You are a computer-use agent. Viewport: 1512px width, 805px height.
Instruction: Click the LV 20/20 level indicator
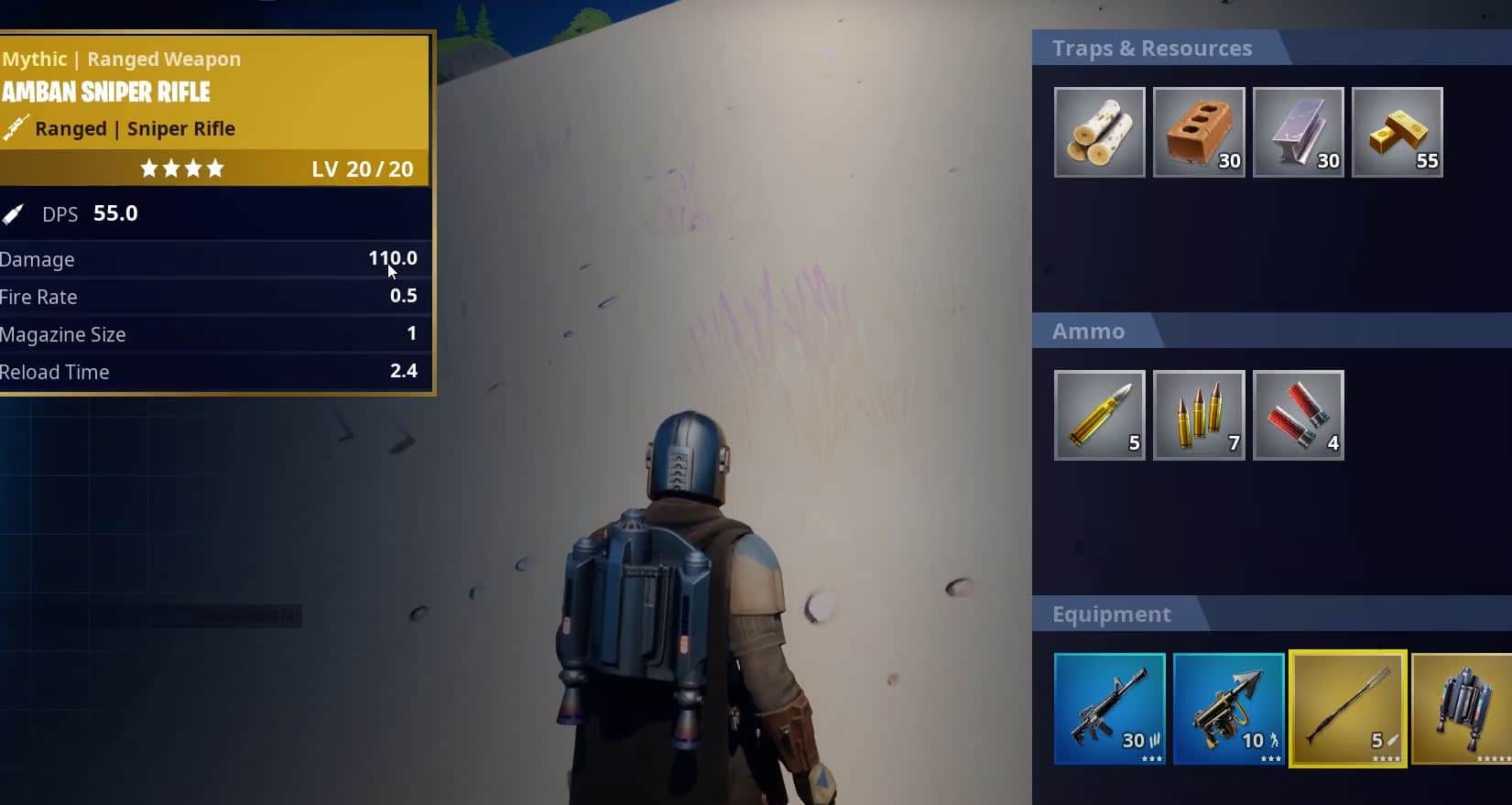361,169
